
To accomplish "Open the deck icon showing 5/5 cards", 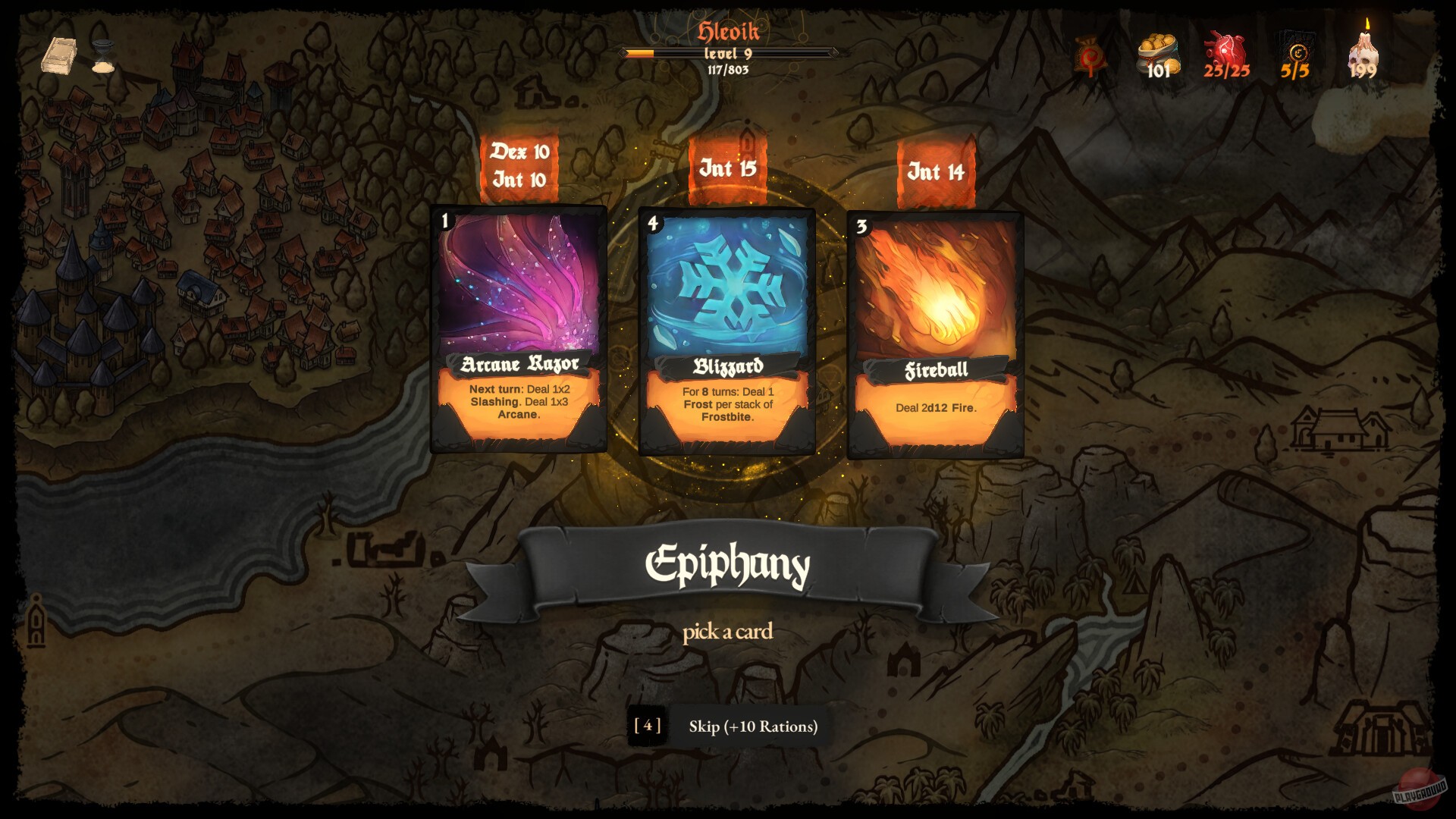I will (1294, 53).
